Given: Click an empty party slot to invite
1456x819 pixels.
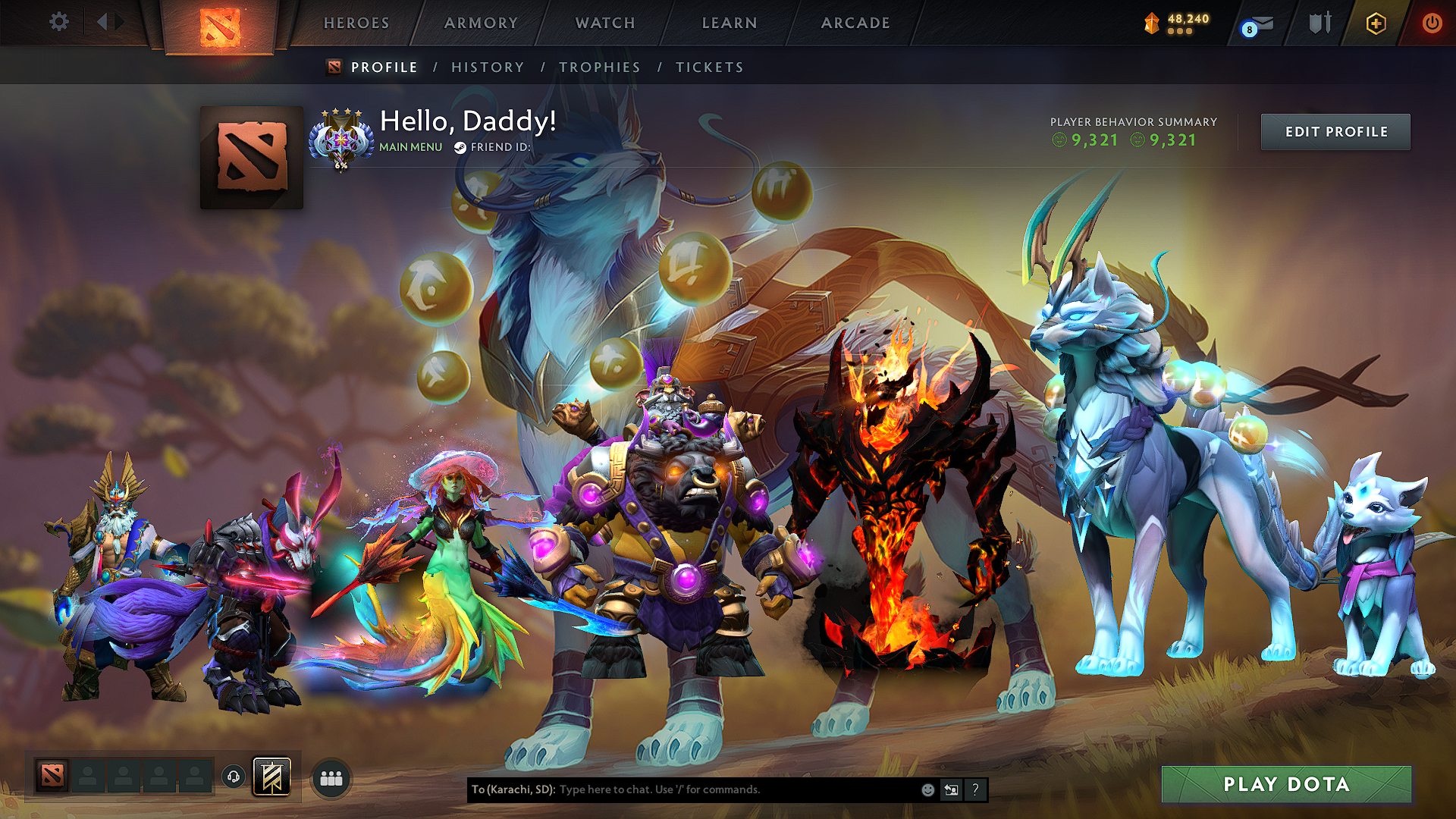Looking at the screenshot, I should click(88, 776).
